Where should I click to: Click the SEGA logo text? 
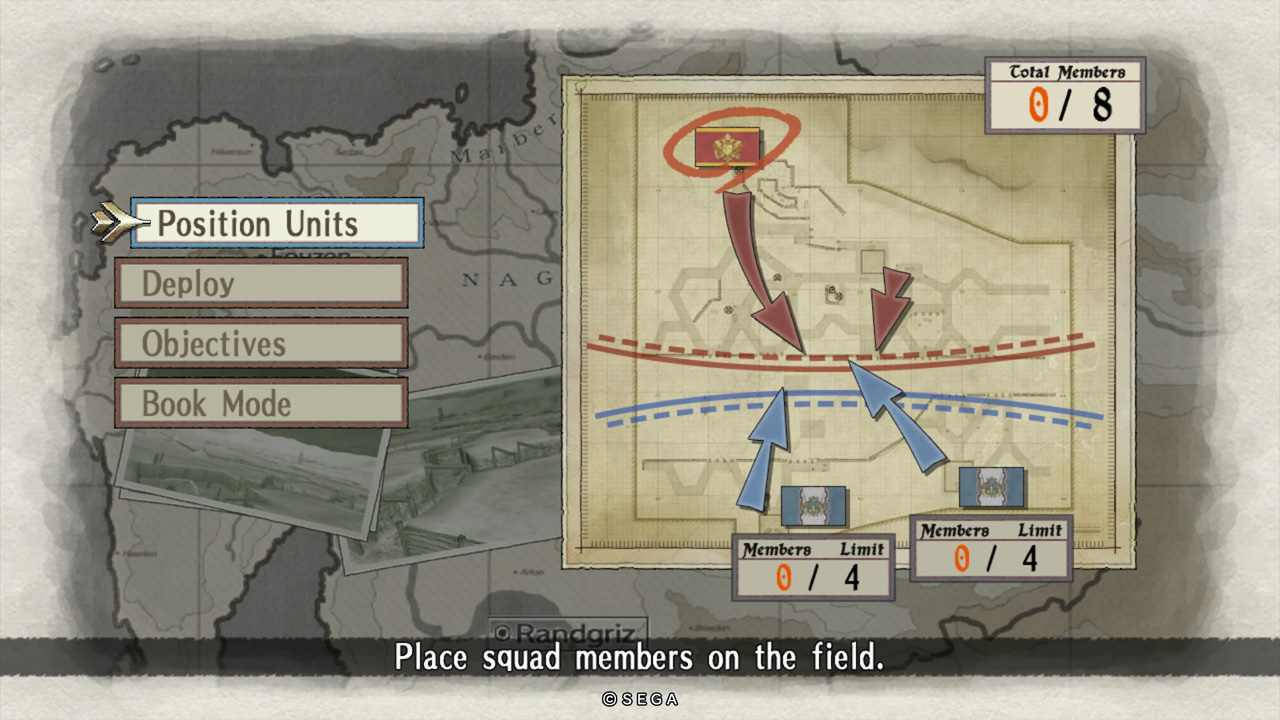639,700
